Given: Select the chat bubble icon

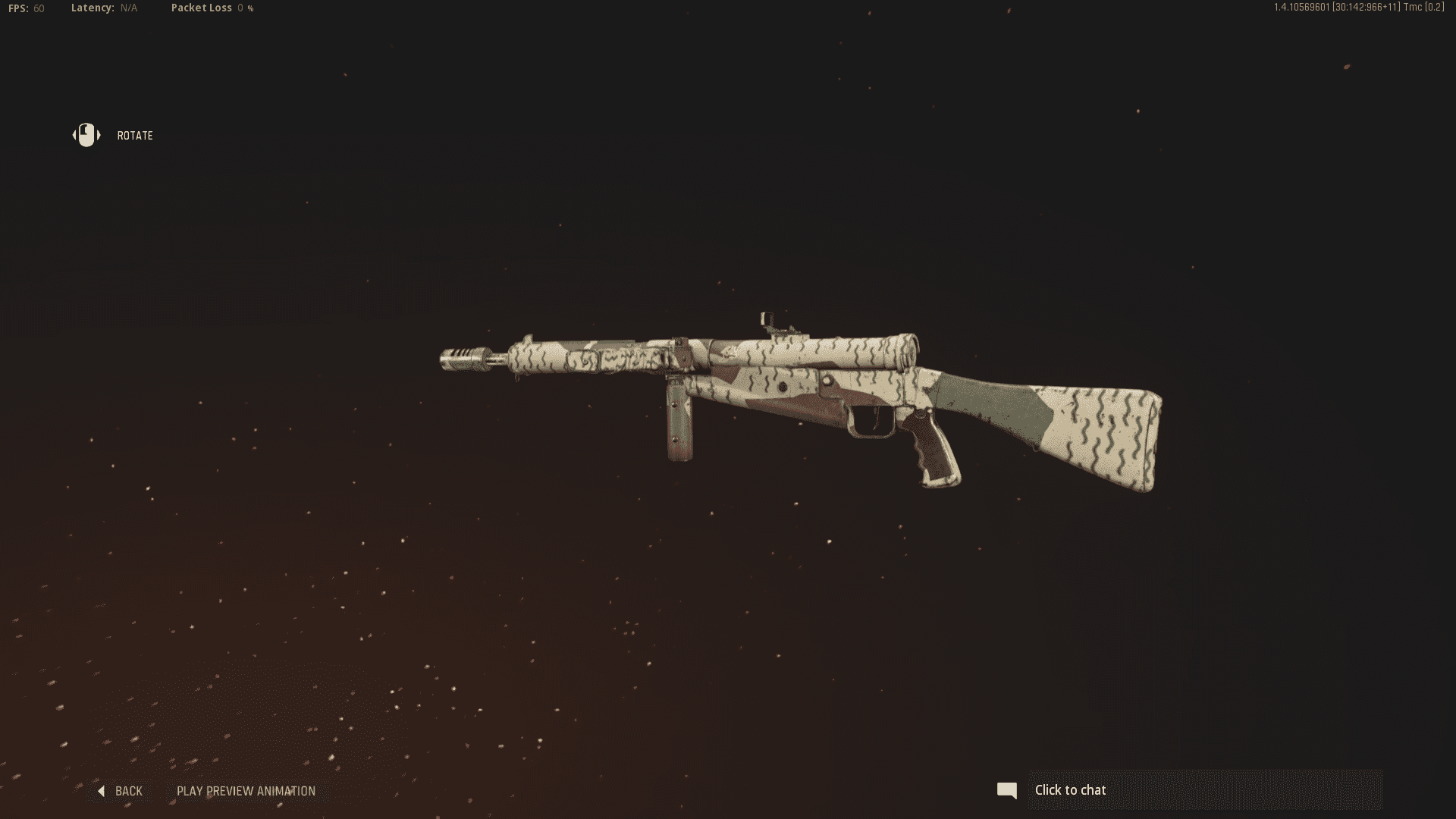Looking at the screenshot, I should tap(1008, 789).
